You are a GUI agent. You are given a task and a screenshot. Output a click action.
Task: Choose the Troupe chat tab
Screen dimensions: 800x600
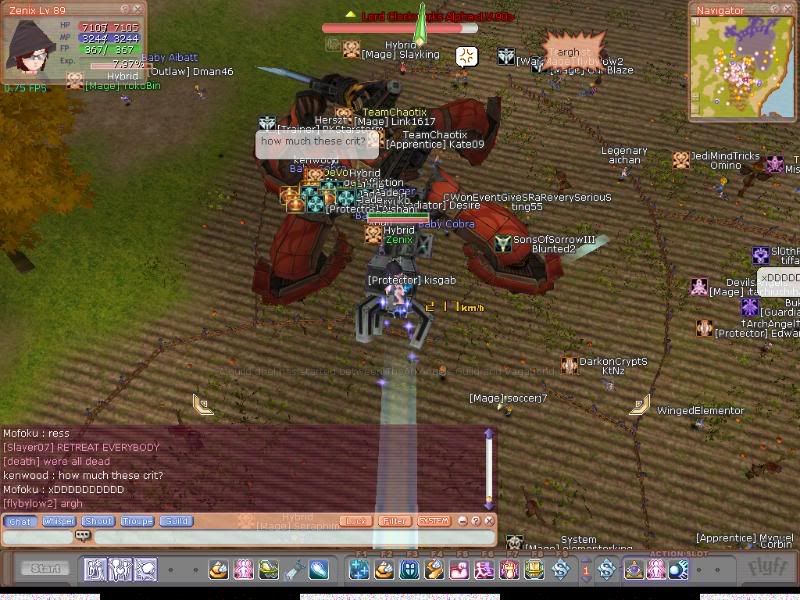pyautogui.click(x=137, y=521)
